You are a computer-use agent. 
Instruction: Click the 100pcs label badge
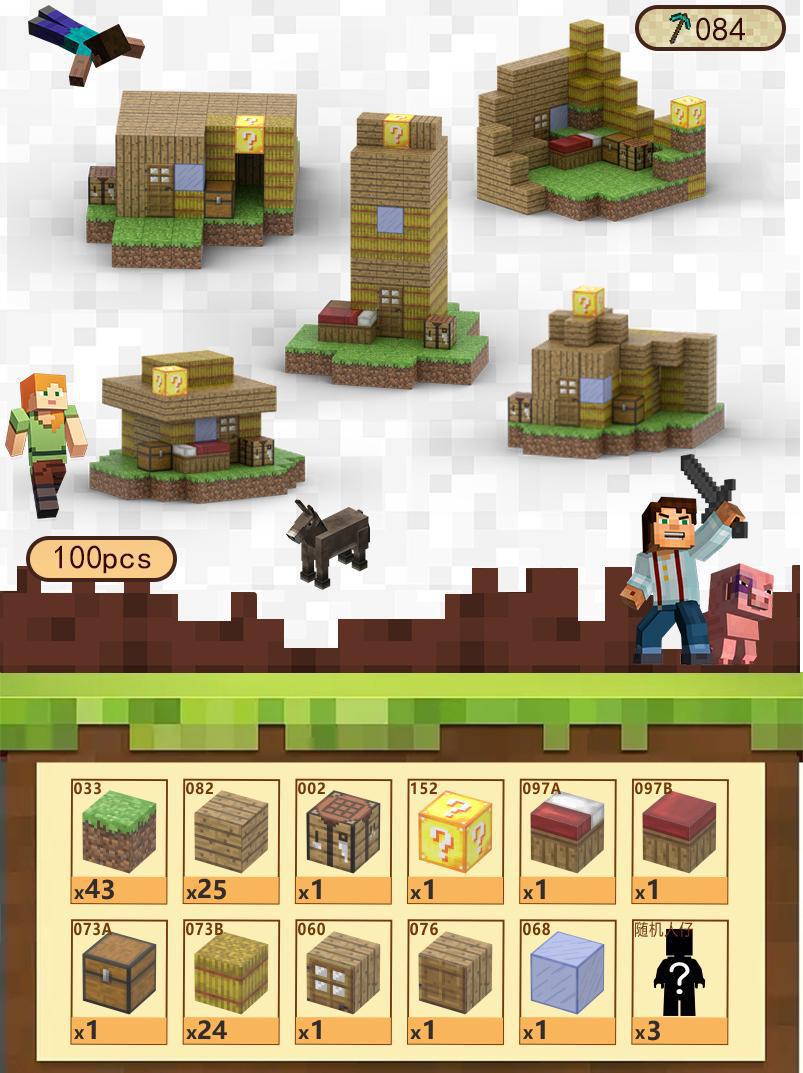[101, 558]
